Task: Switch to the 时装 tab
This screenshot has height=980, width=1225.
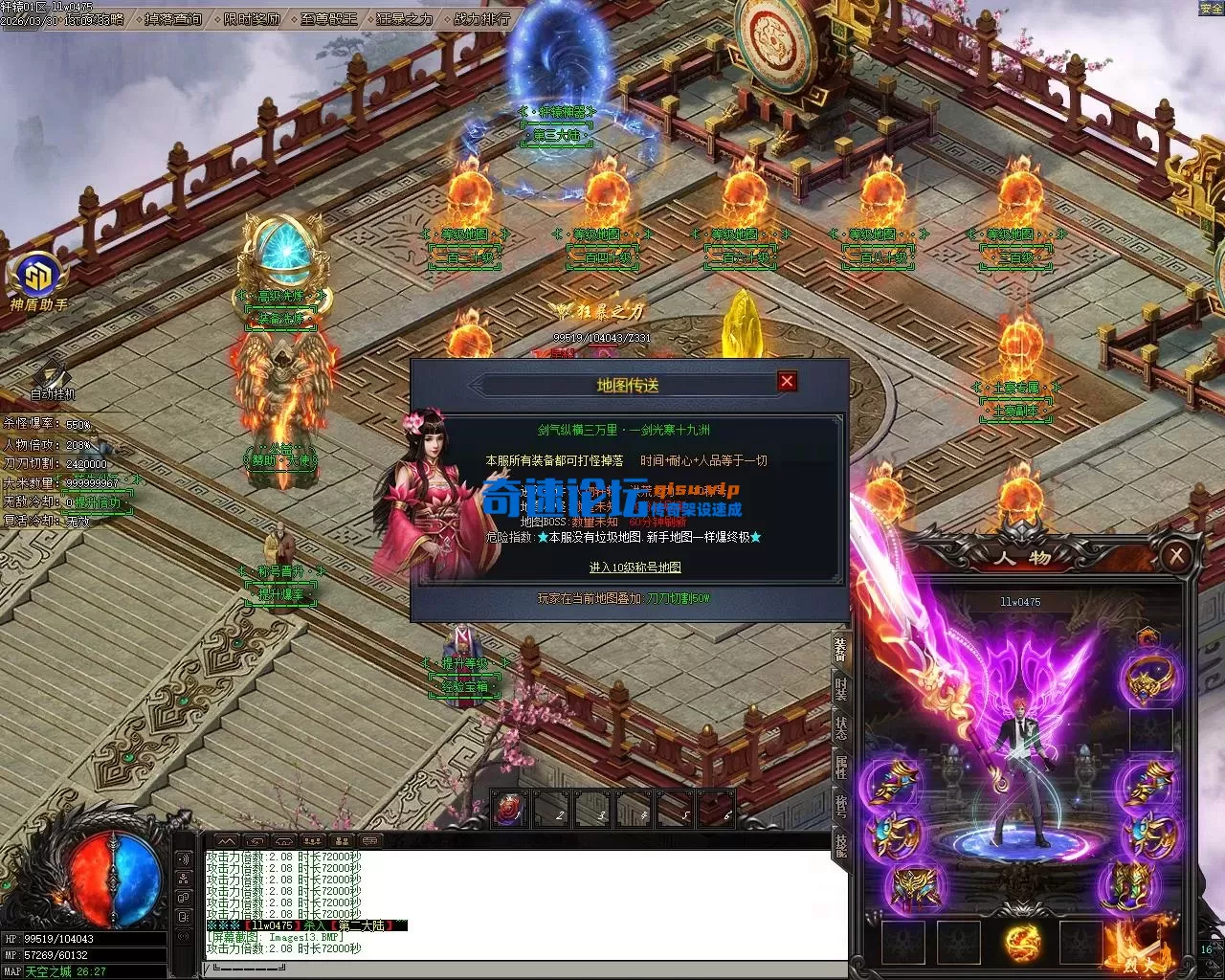Action: pos(840,688)
